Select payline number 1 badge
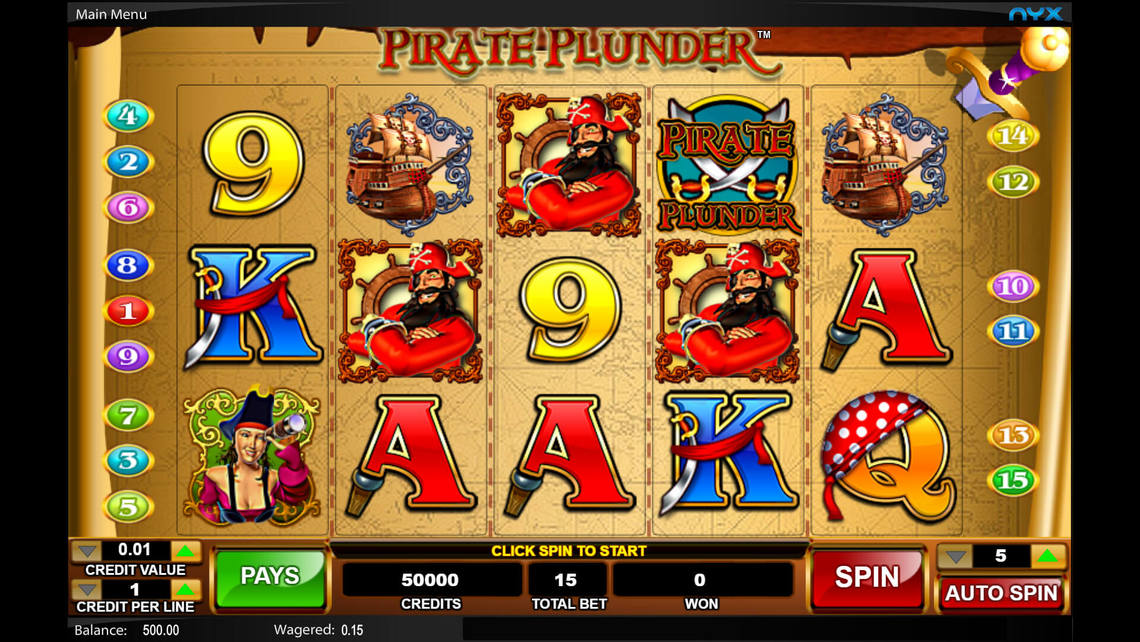The width and height of the screenshot is (1140, 642). coord(128,311)
